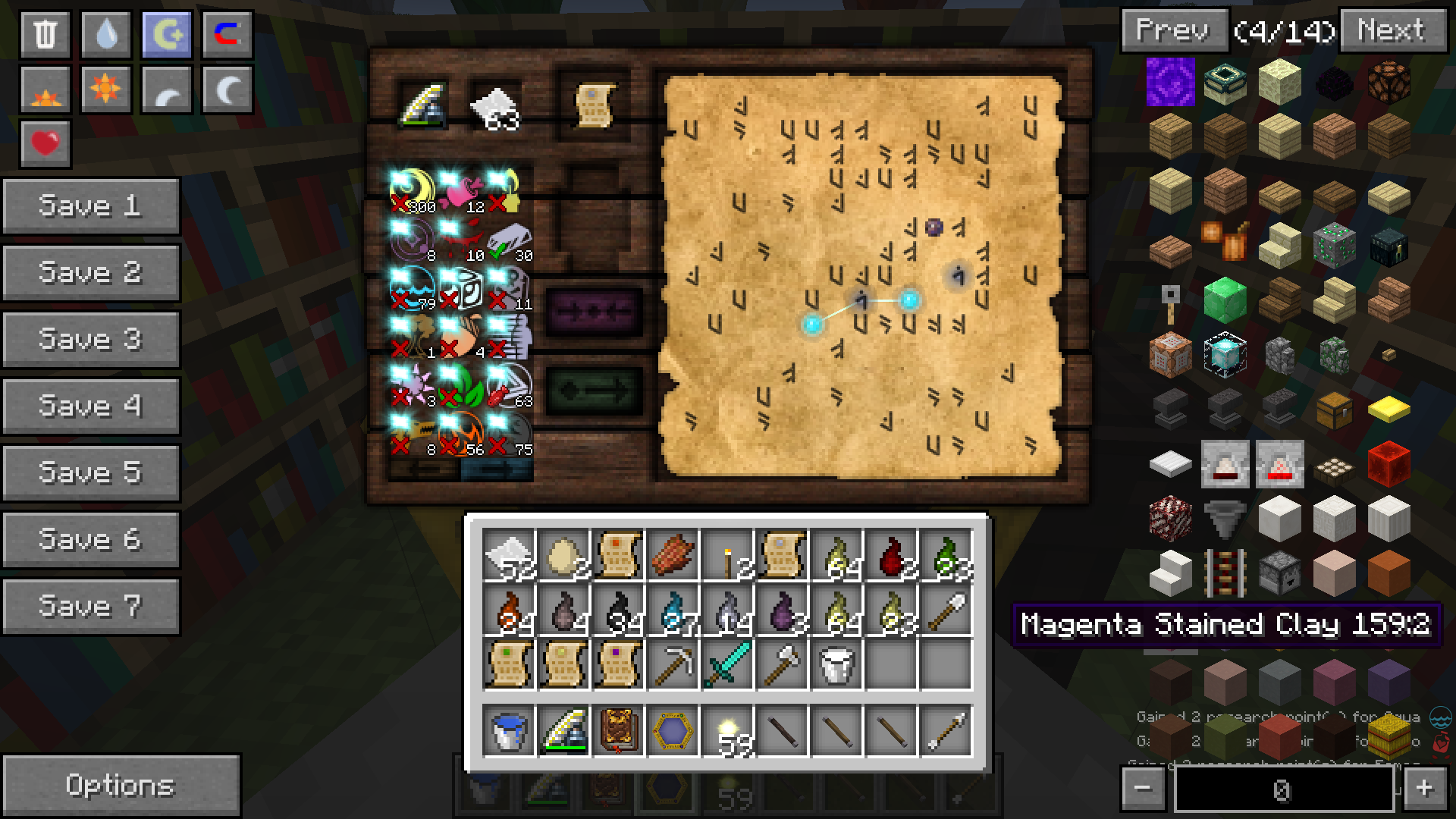Choose the Save 7 button
The image size is (1456, 819).
tap(90, 606)
